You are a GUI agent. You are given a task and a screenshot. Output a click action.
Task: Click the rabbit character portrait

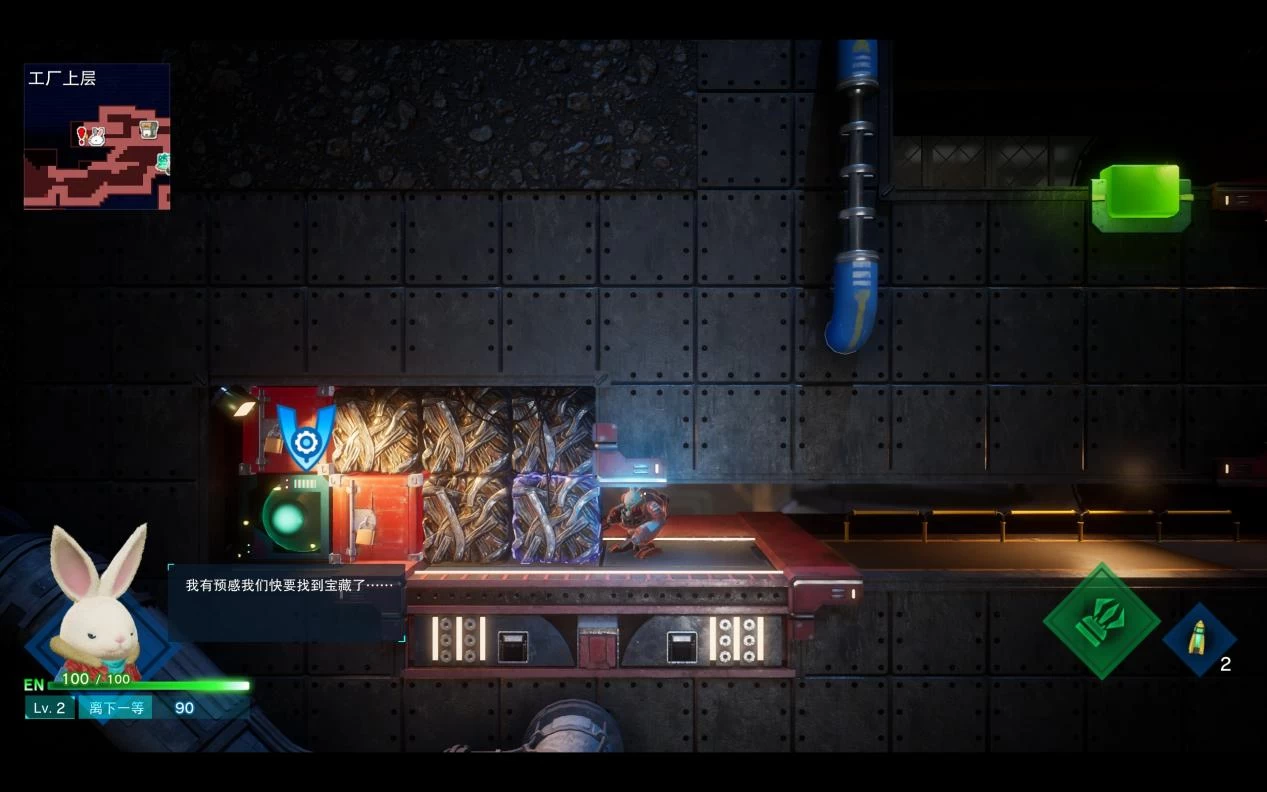point(98,600)
